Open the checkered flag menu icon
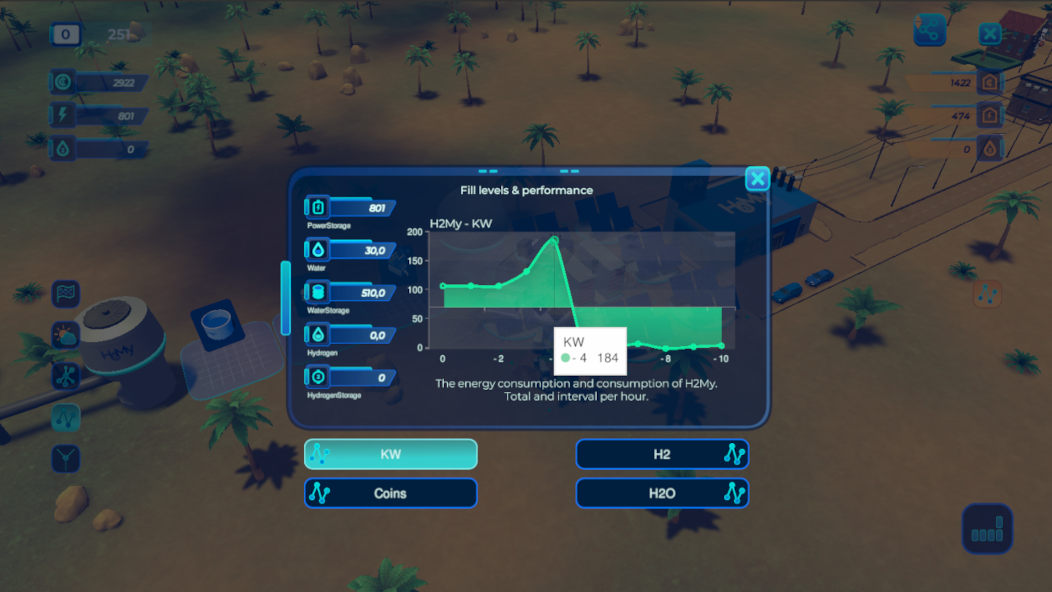This screenshot has width=1052, height=592. coord(66,294)
